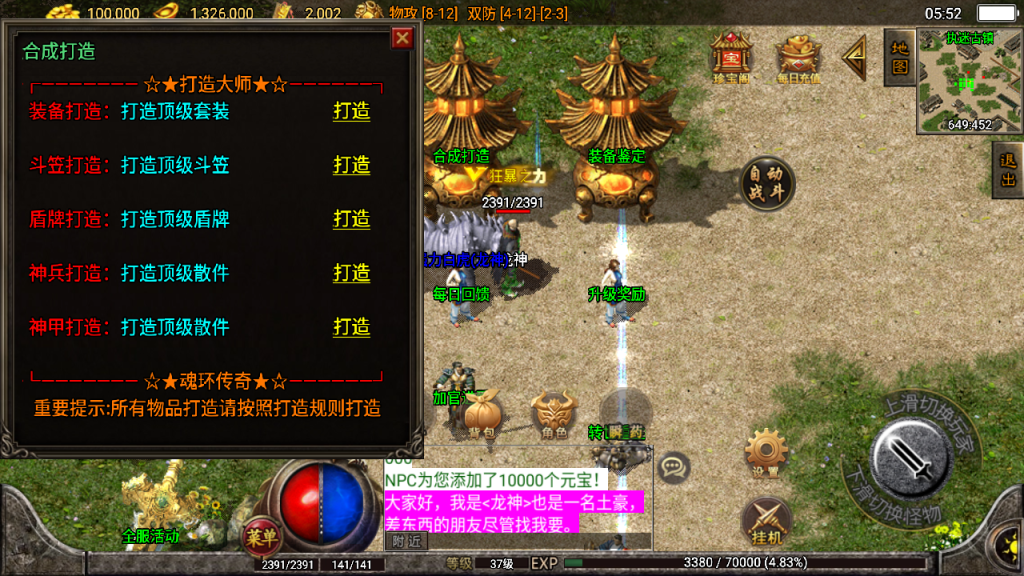Click 打造 link for 神甲打造

351,327
